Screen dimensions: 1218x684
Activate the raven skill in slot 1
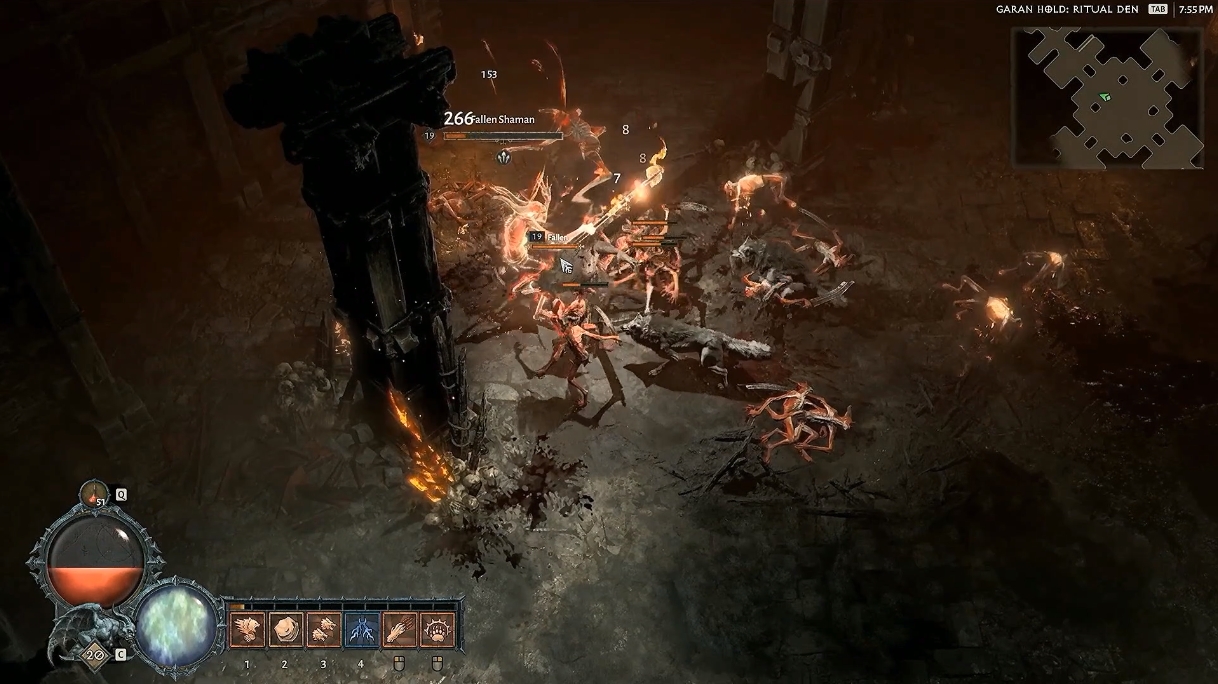(247, 629)
